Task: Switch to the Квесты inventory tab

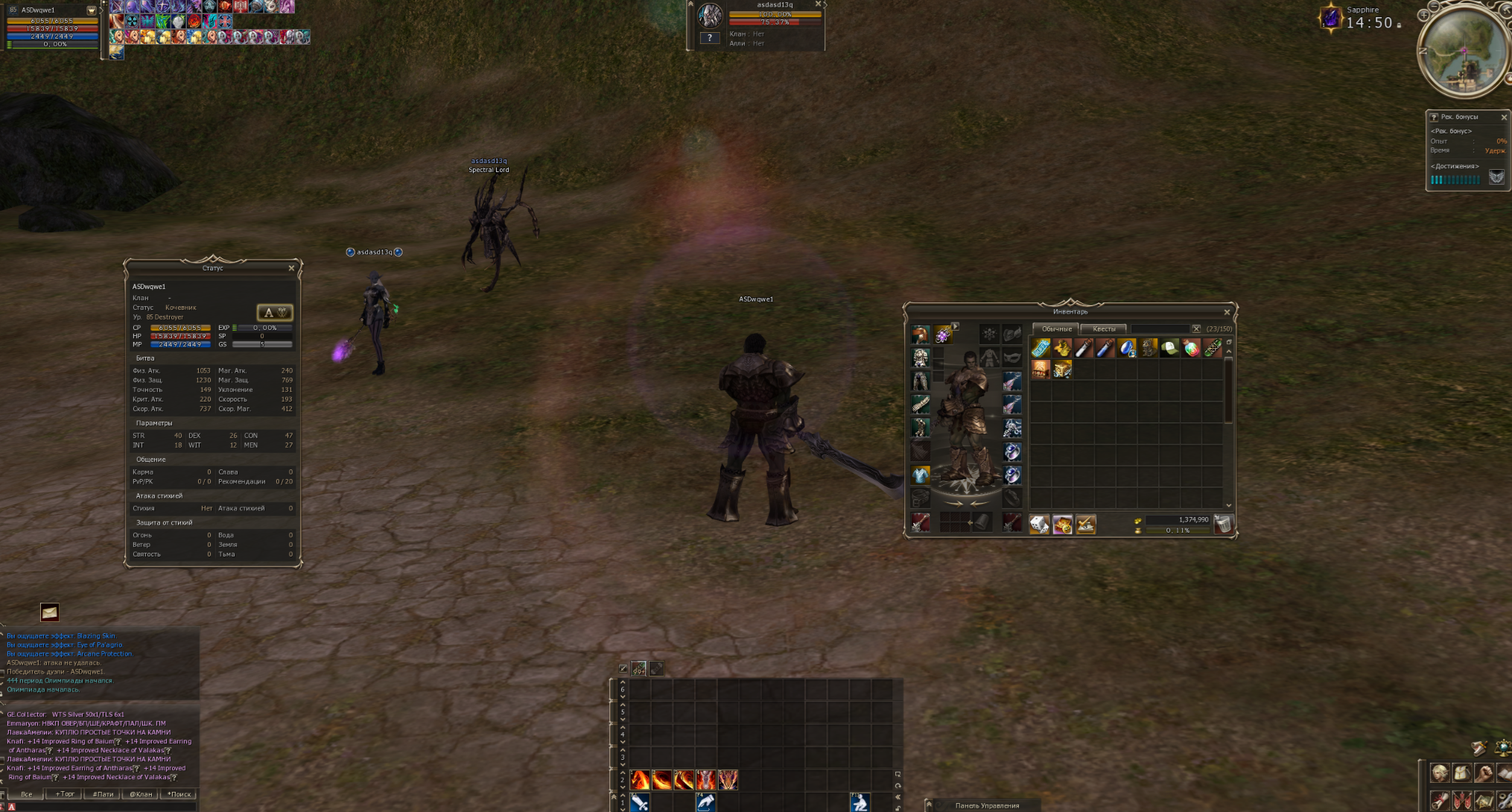Action: click(1103, 329)
